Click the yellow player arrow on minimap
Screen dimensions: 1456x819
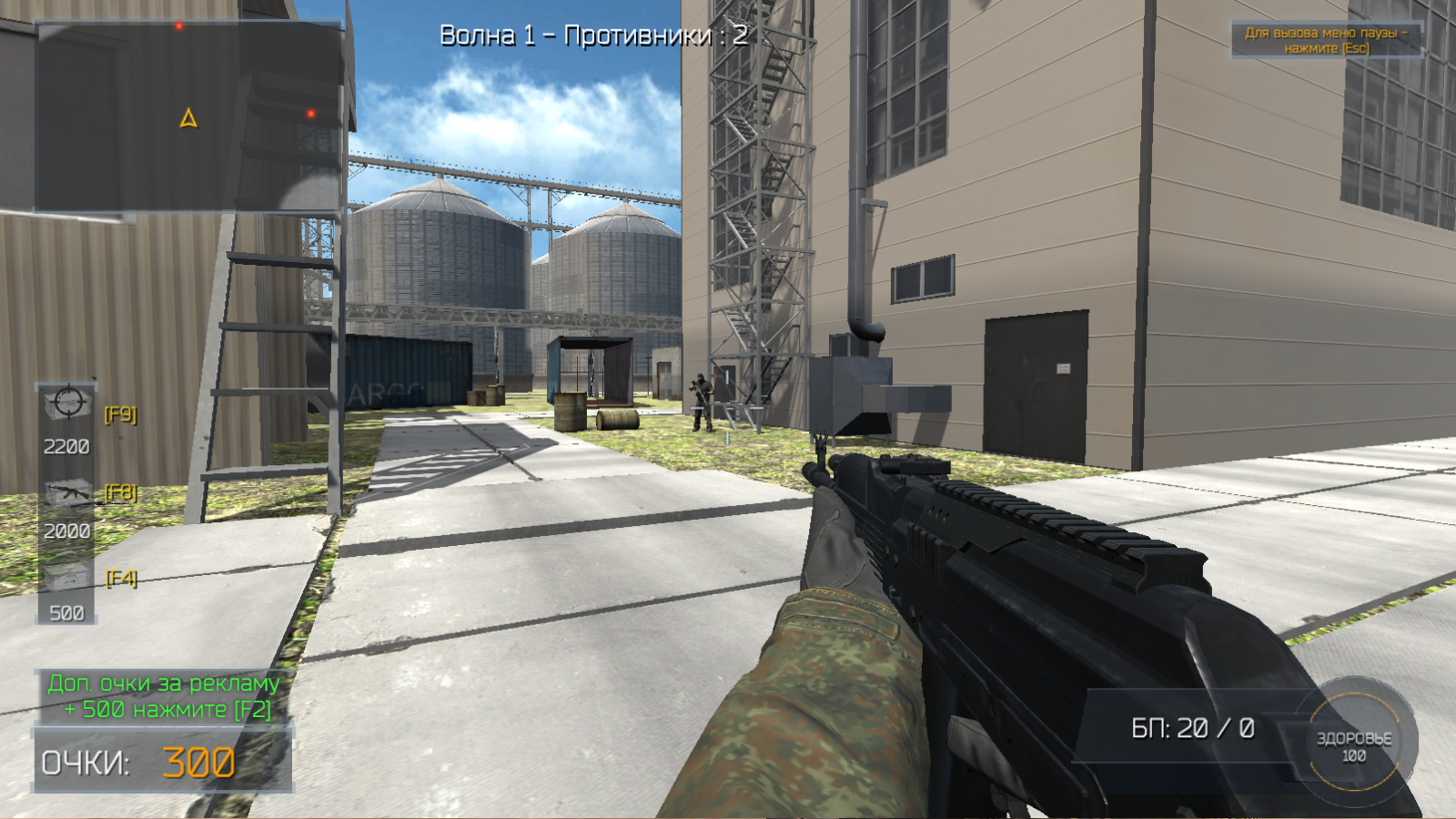(x=188, y=116)
